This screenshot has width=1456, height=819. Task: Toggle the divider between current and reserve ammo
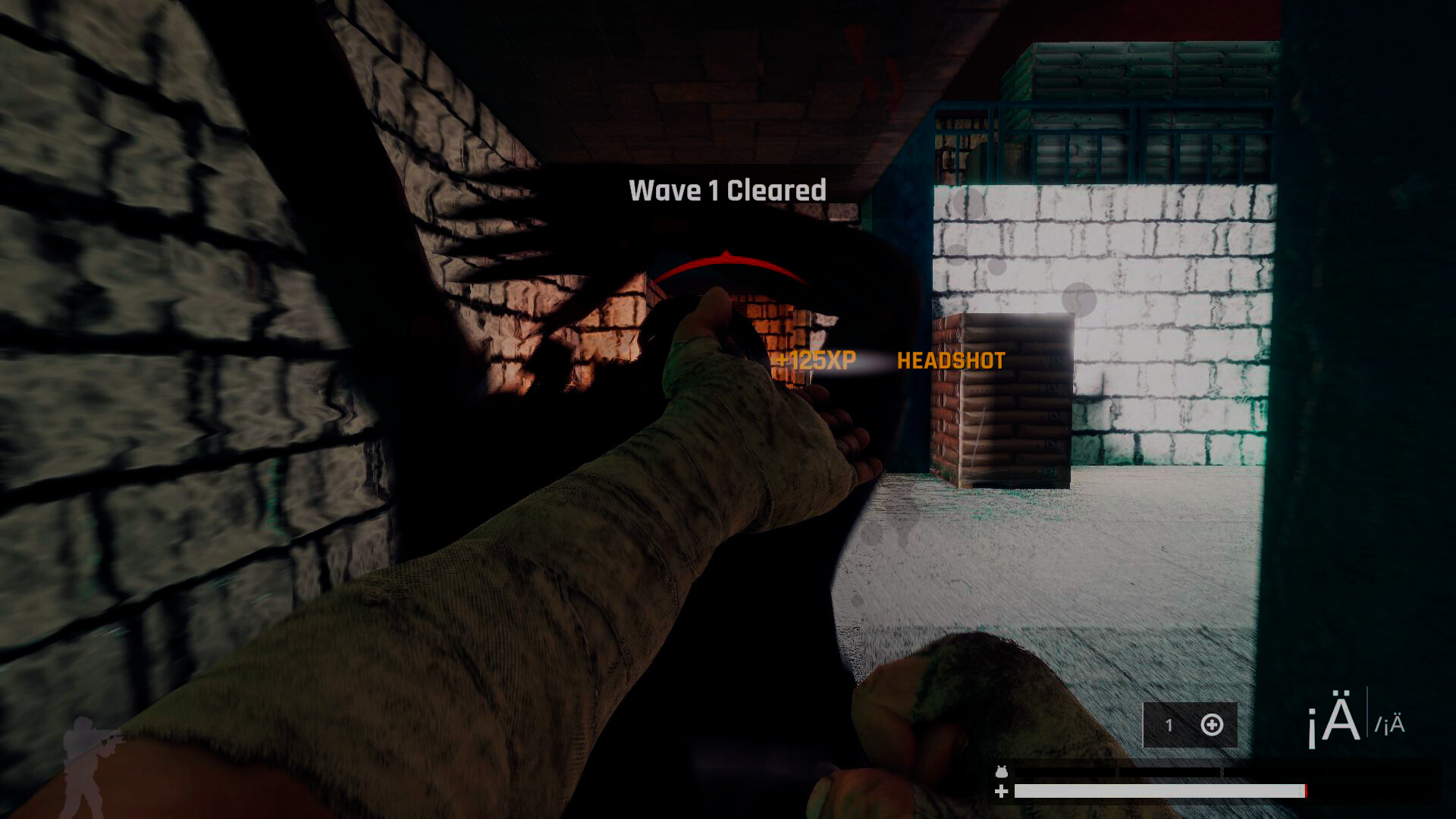click(x=1369, y=713)
